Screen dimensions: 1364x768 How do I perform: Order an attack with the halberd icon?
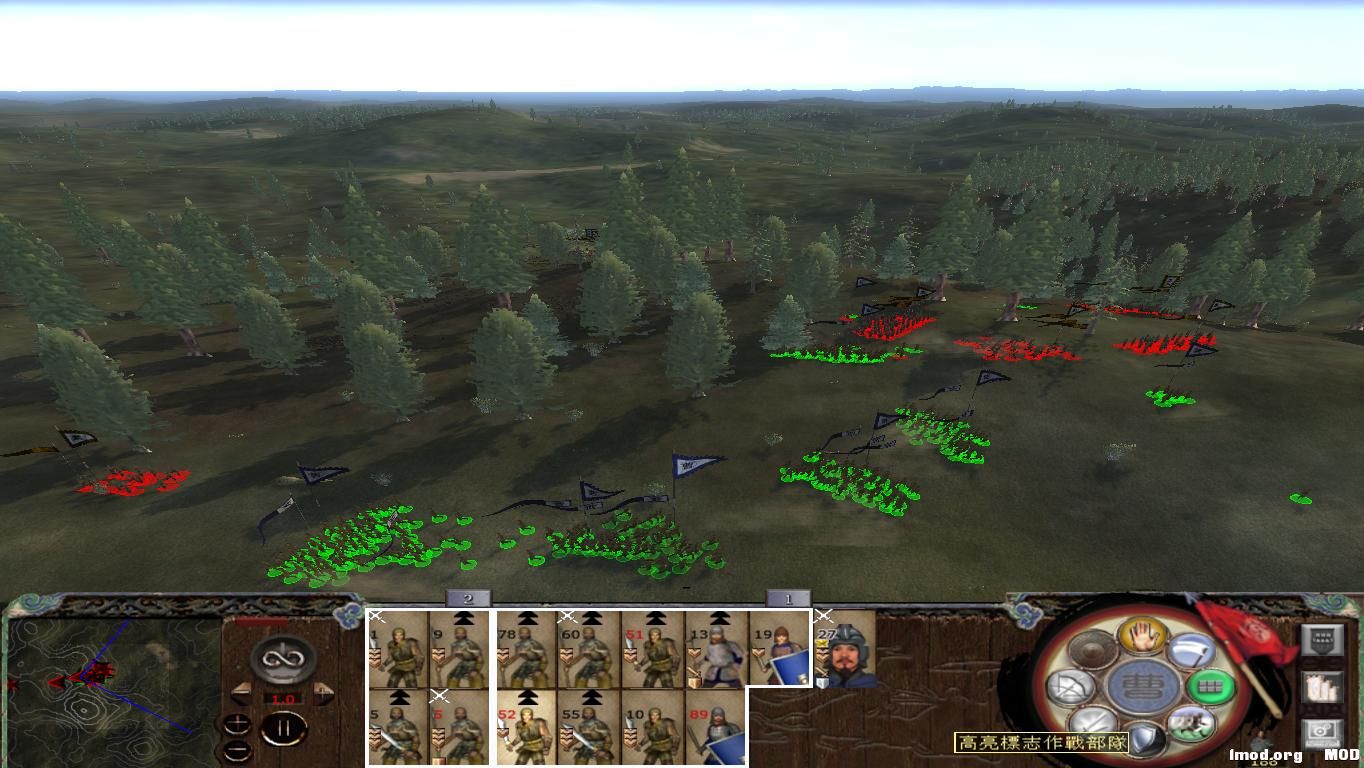[x=1193, y=650]
